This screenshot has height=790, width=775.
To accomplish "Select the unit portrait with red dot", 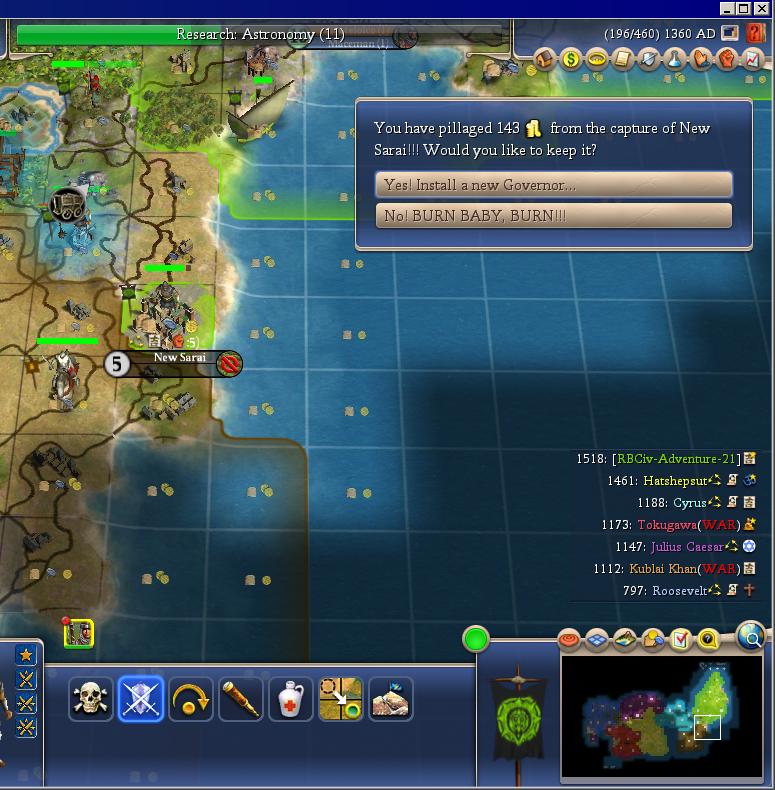I will [78, 633].
